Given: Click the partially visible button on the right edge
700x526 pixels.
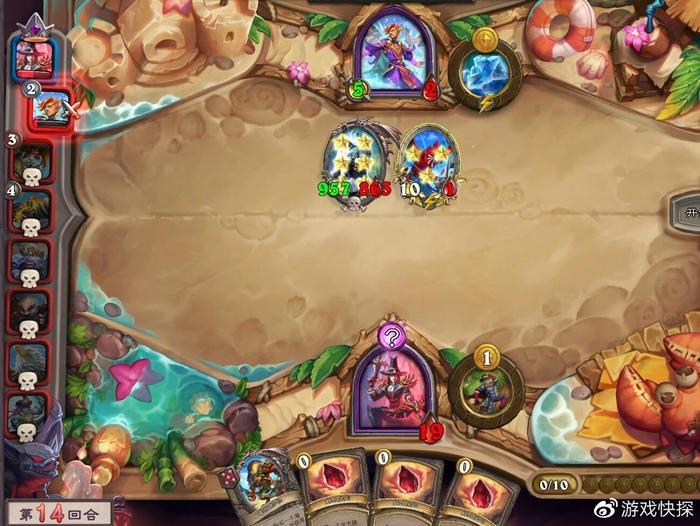Looking at the screenshot, I should click(x=688, y=212).
